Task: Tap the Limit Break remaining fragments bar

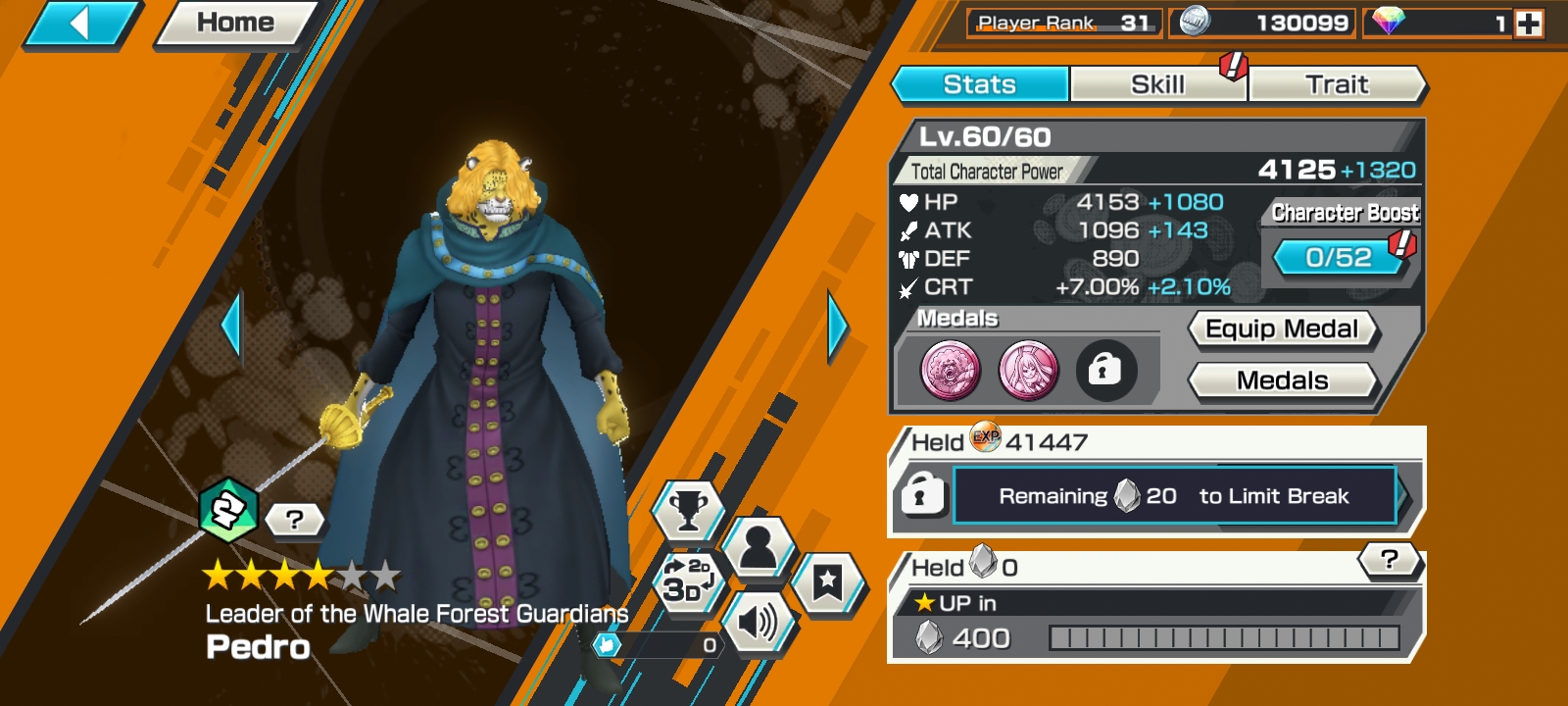Action: (1174, 496)
